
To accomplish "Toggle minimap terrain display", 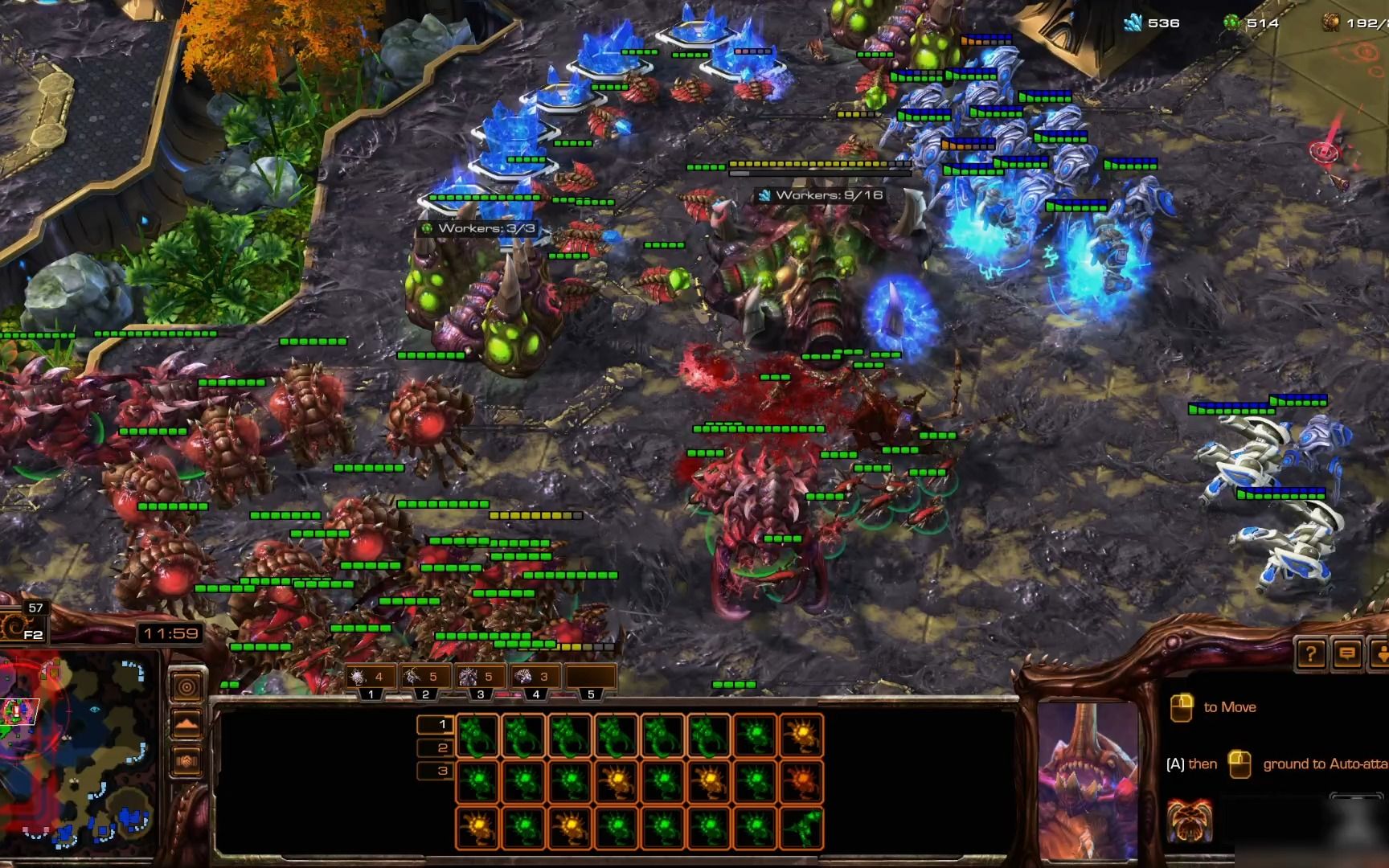I will [186, 724].
